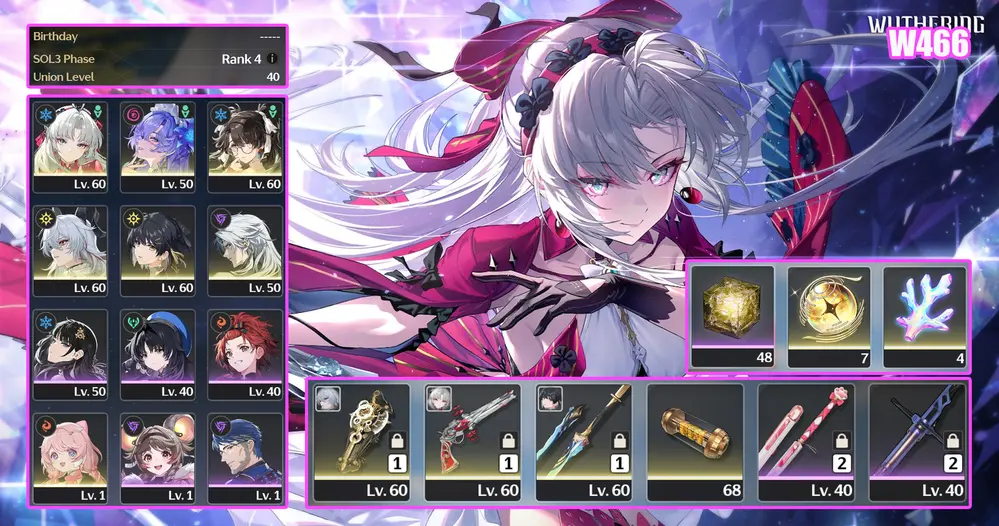The image size is (999, 526).
Task: Open the golden cube item slot
Action: point(733,313)
